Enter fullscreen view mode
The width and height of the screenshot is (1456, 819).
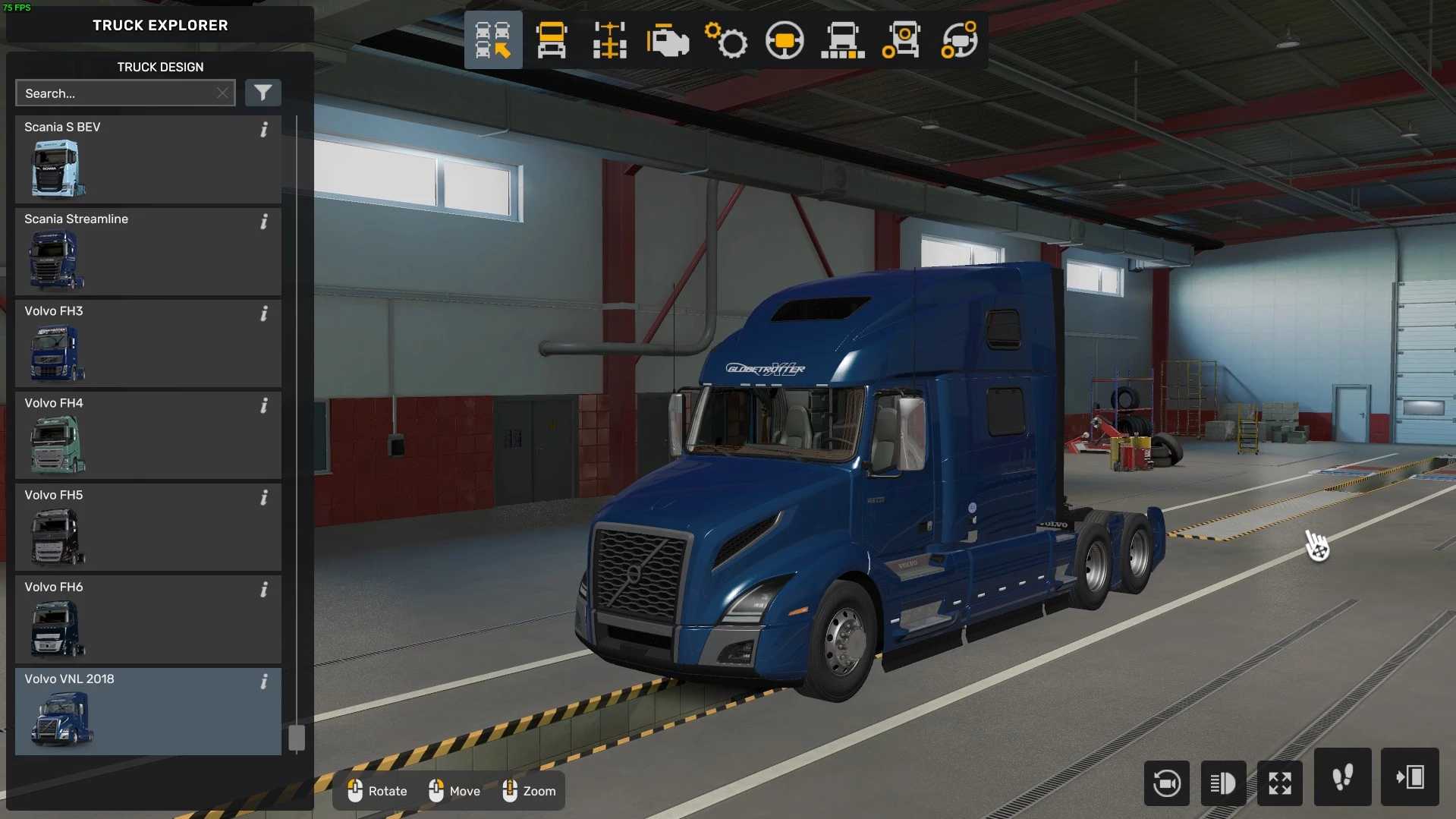(x=1280, y=783)
